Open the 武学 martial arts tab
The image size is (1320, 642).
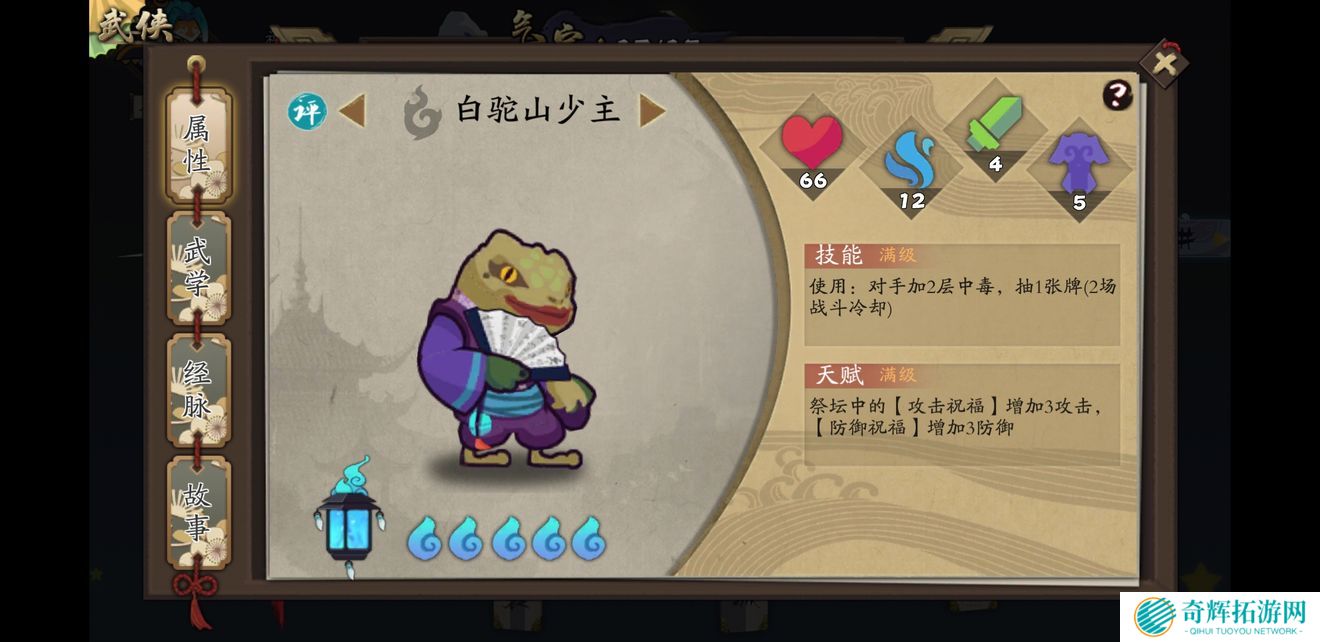click(x=198, y=267)
